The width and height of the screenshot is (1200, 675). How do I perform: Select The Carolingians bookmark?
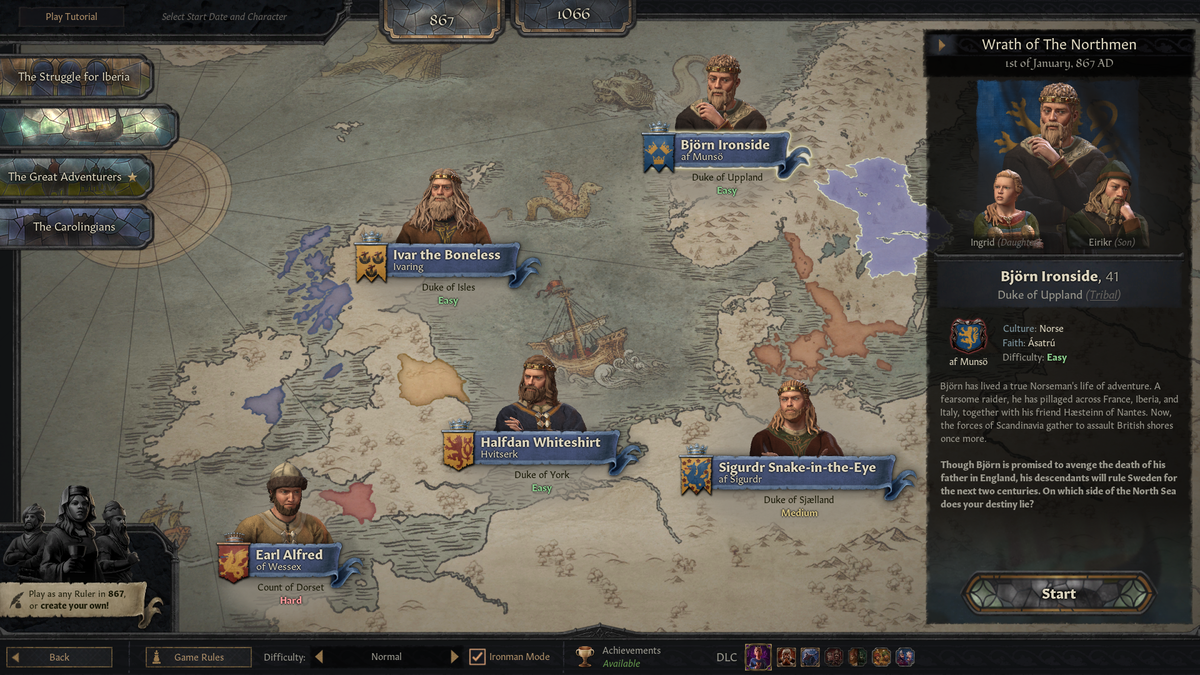click(x=75, y=227)
